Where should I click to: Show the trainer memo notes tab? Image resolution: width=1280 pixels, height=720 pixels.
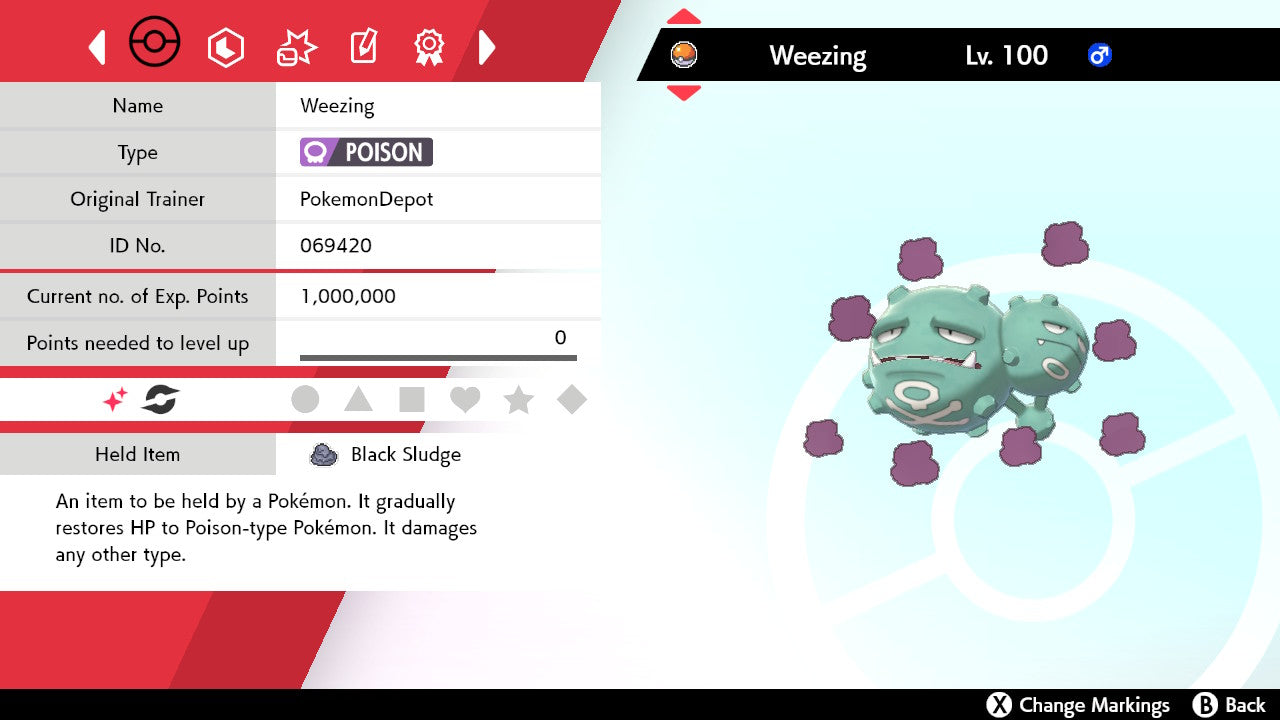[363, 47]
